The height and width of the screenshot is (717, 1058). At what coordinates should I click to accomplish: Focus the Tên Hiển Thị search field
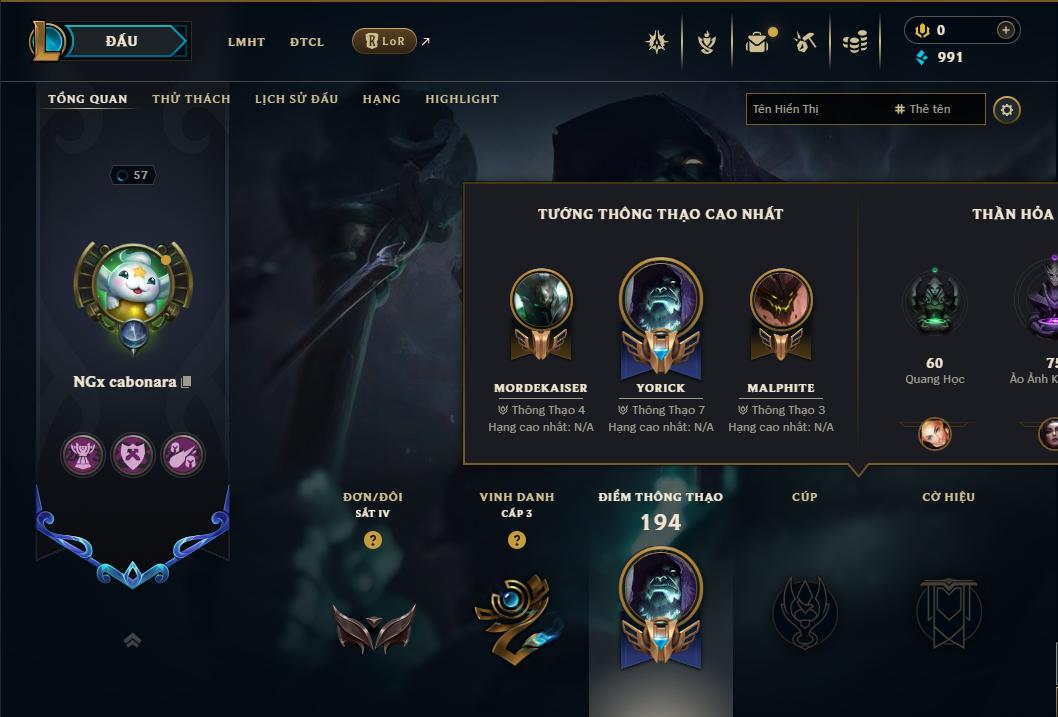pos(815,109)
